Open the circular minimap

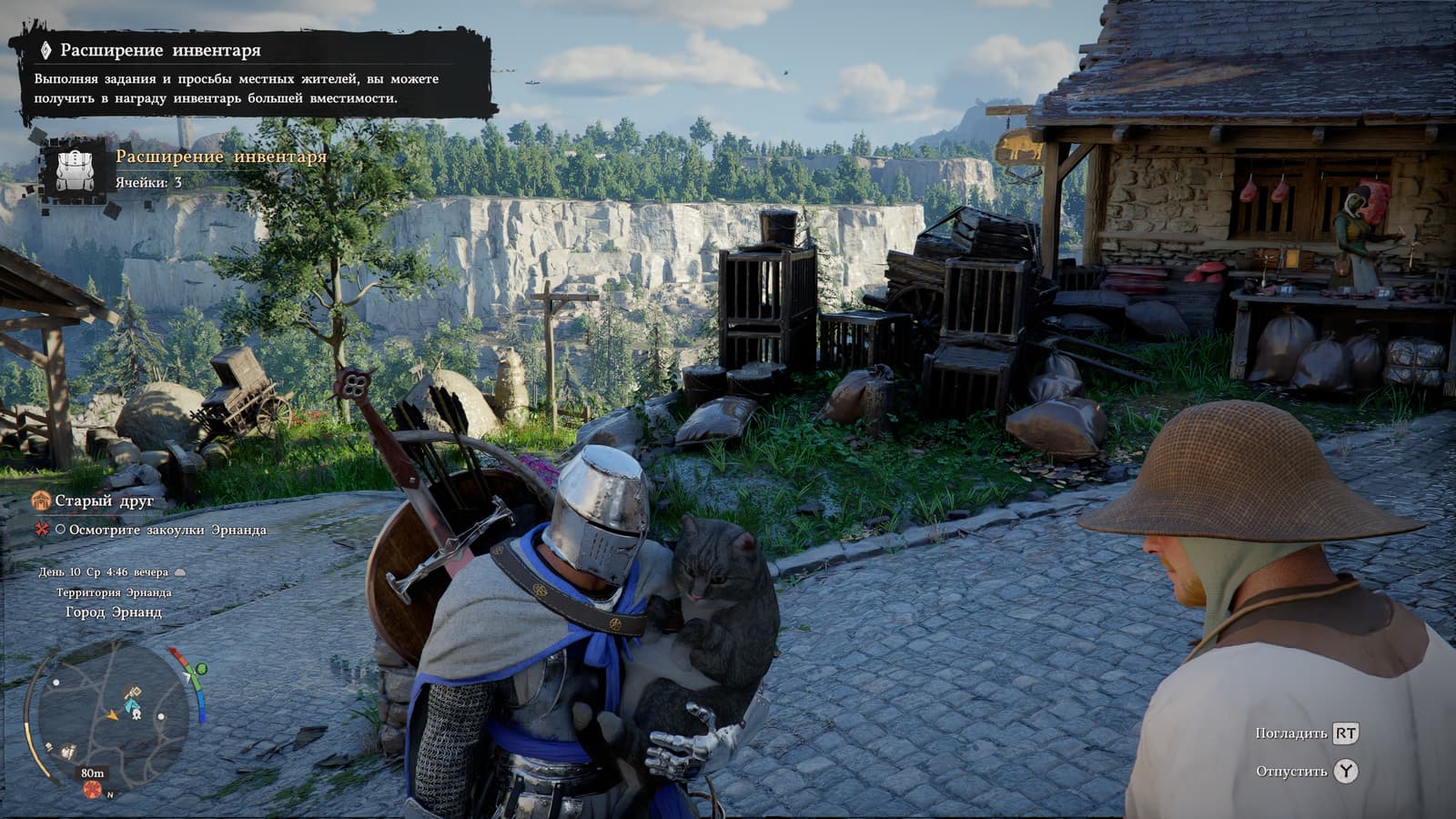pos(109,715)
